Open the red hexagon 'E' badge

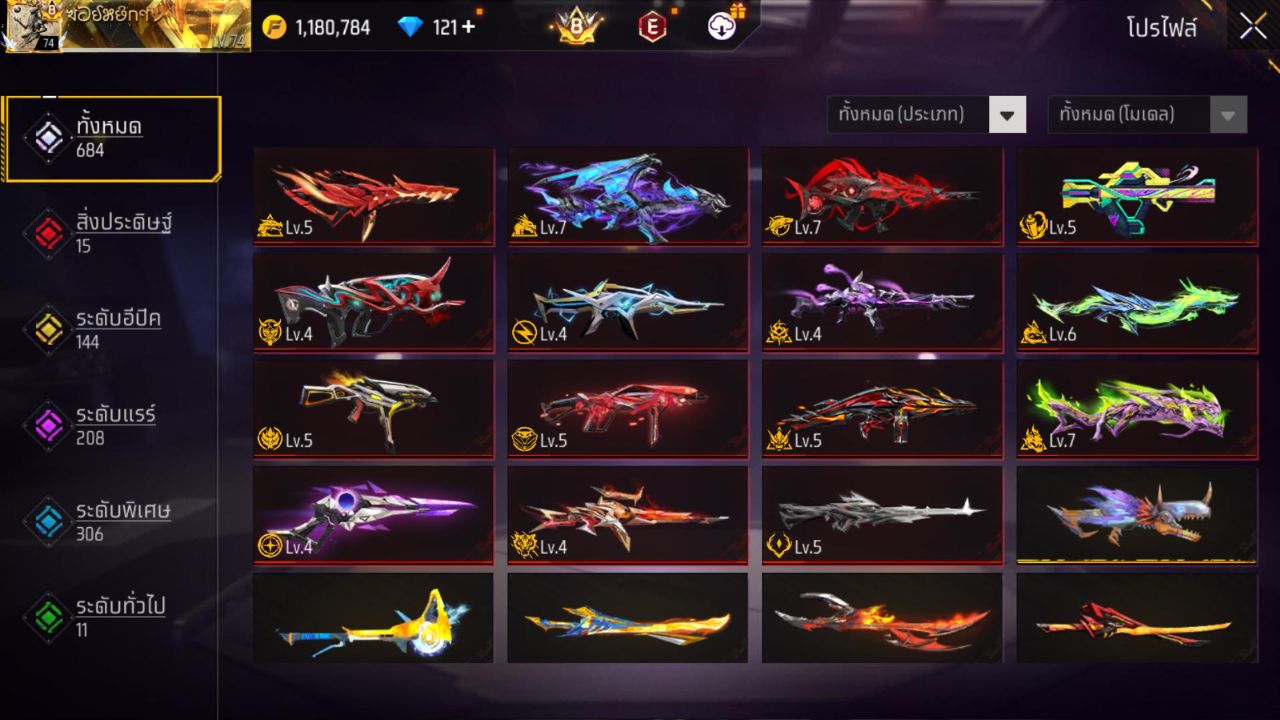pos(654,25)
